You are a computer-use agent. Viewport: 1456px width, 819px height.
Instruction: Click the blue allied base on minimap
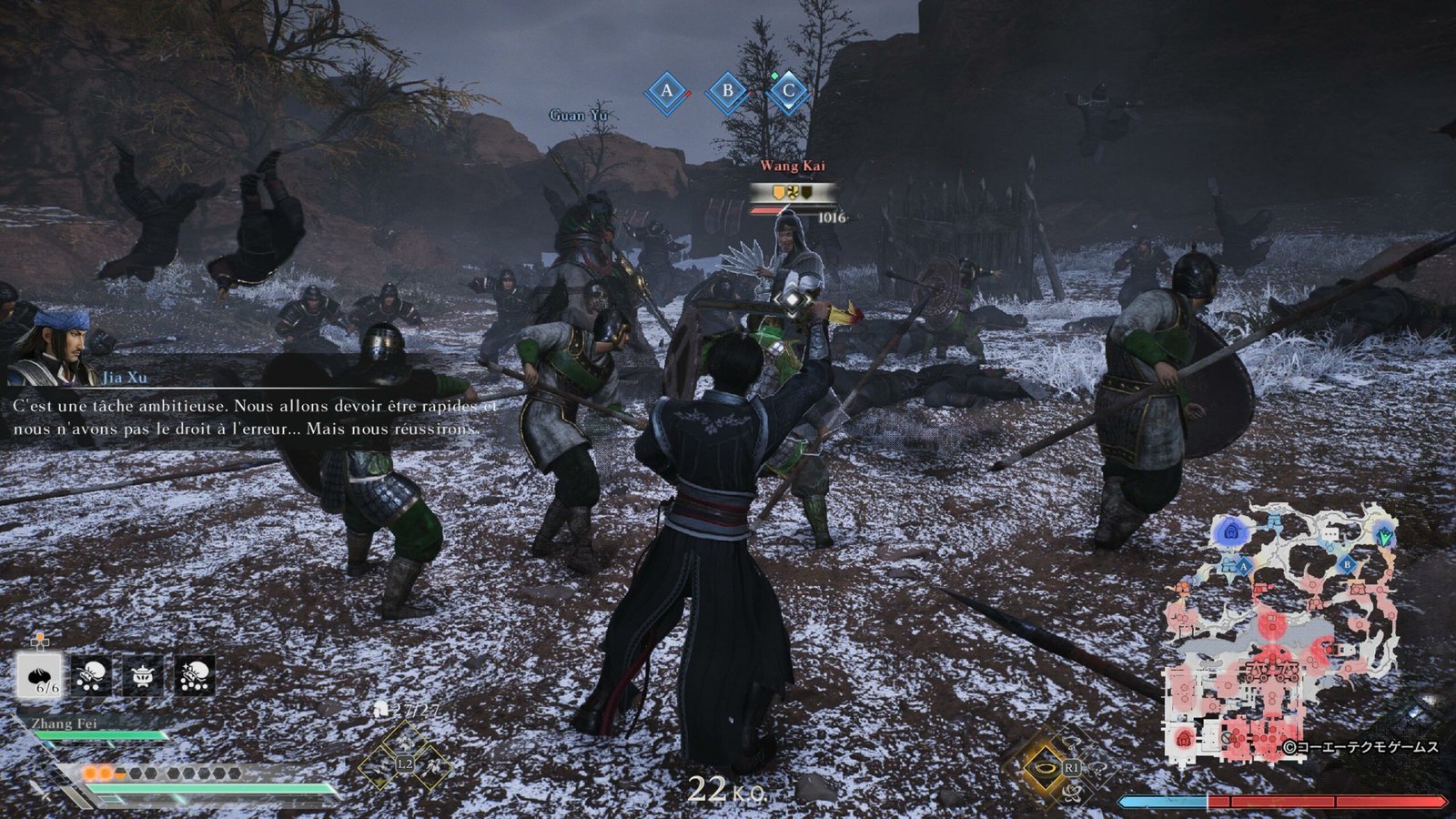1232,531
